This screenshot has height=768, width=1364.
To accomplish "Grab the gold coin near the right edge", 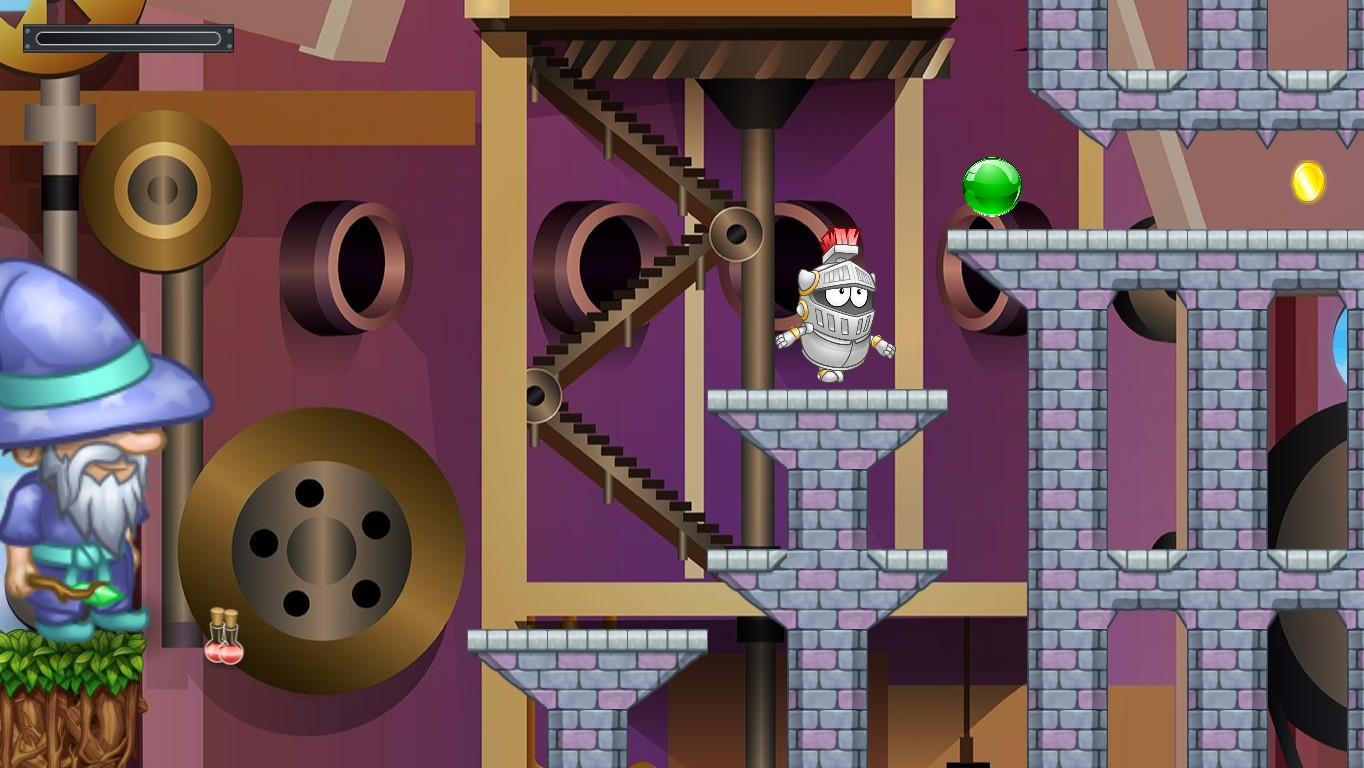I will tap(1307, 181).
